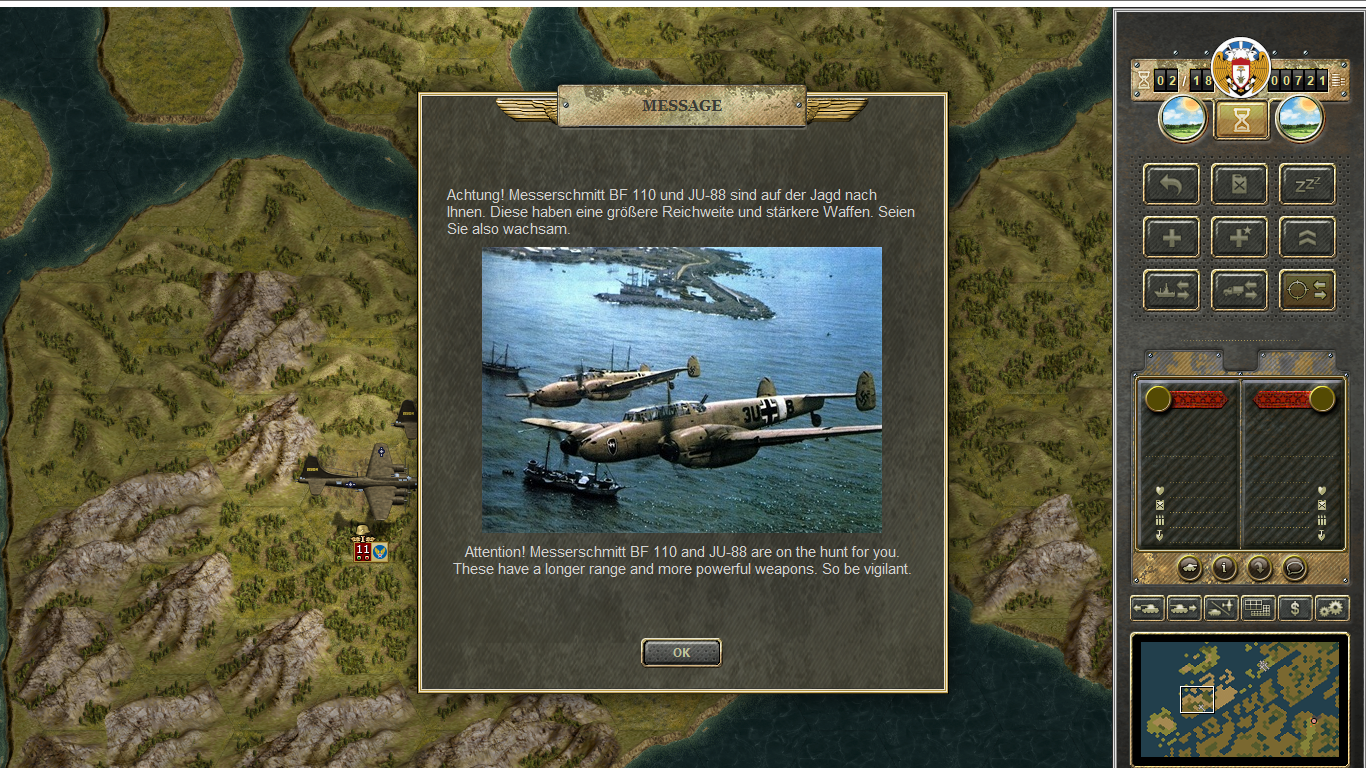This screenshot has height=768, width=1366.
Task: Open the gears settings menu
Action: click(1332, 608)
